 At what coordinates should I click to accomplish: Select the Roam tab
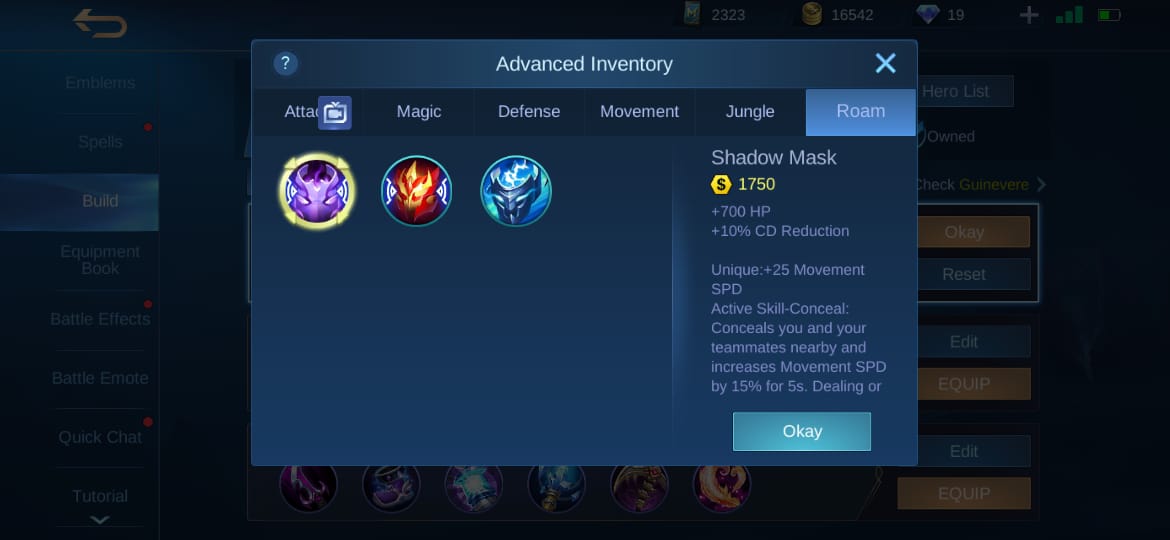(x=860, y=112)
